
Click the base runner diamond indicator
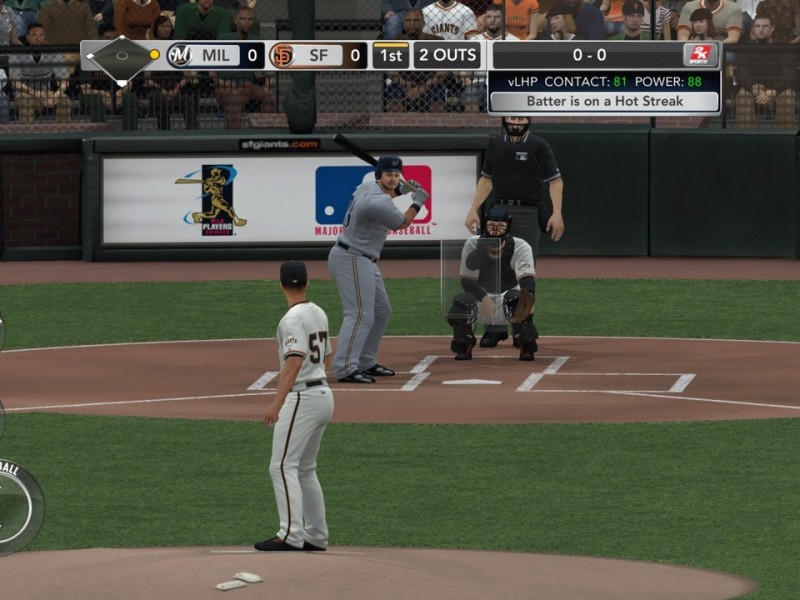click(120, 56)
